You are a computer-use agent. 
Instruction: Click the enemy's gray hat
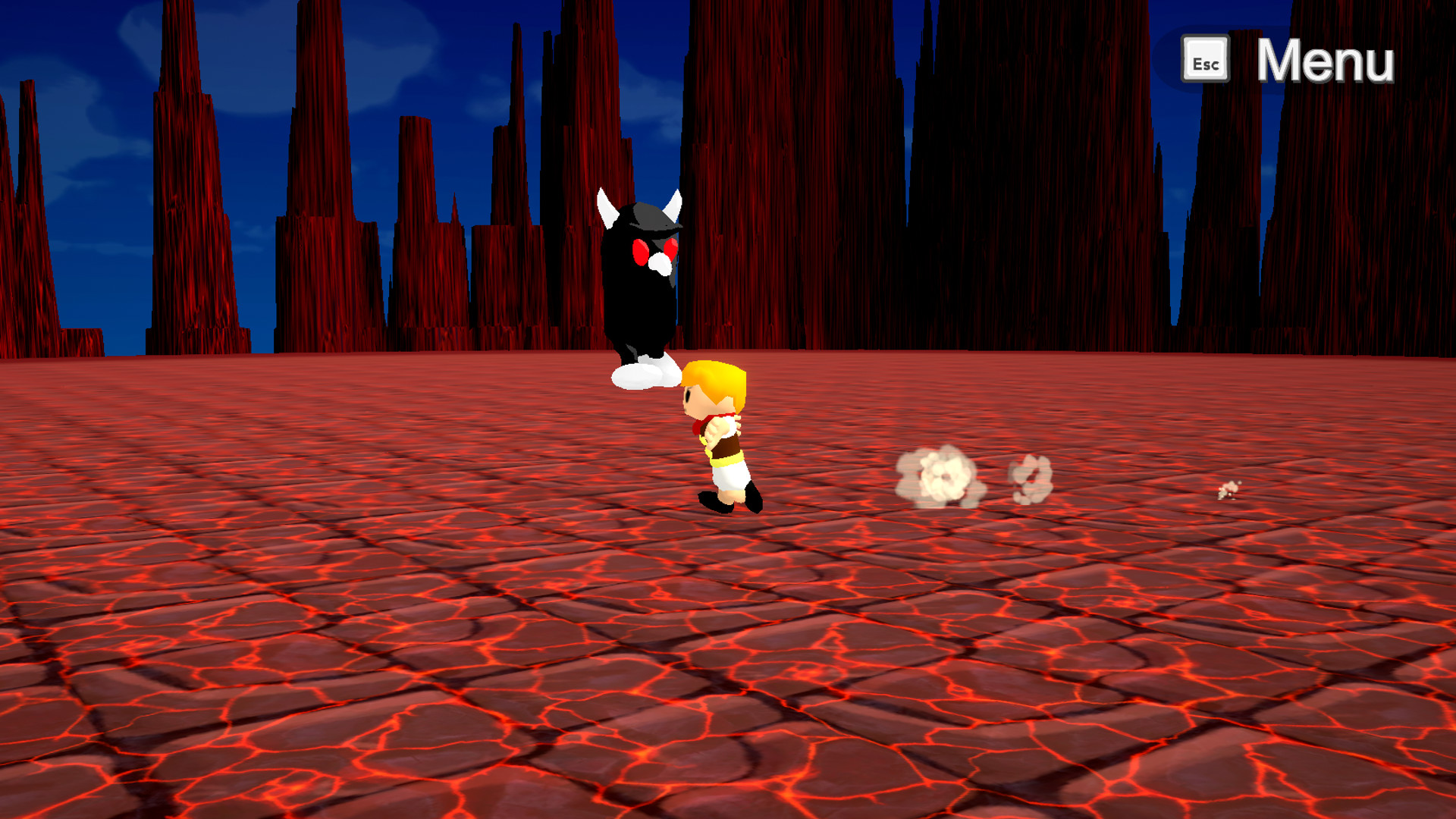(x=648, y=218)
